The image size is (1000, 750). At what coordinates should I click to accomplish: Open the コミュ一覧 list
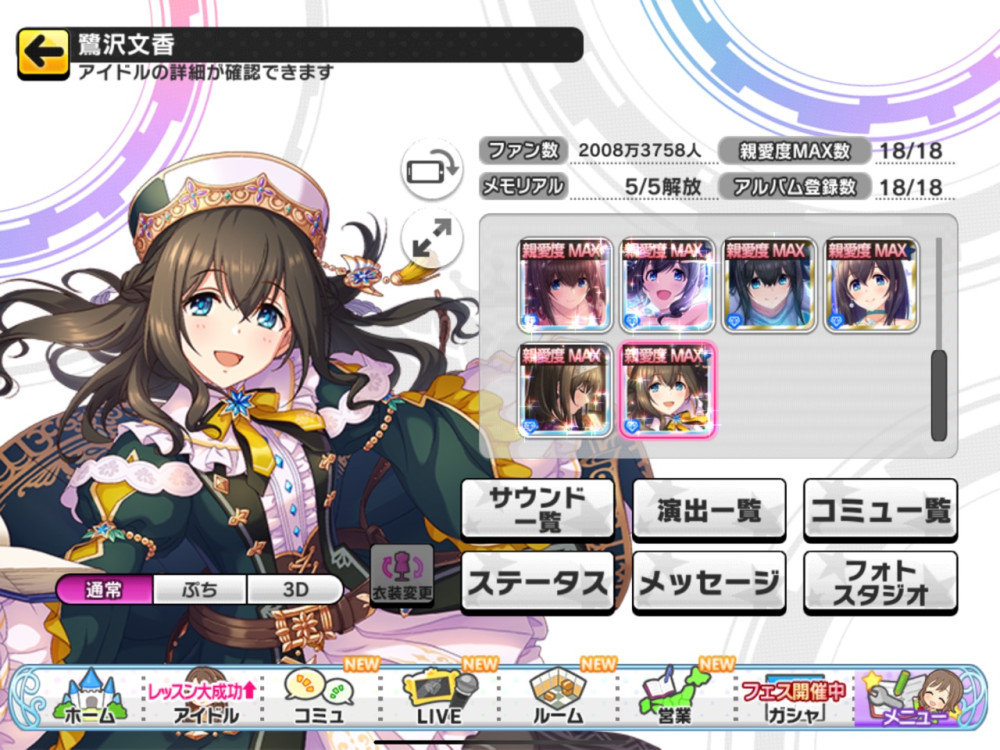point(880,509)
